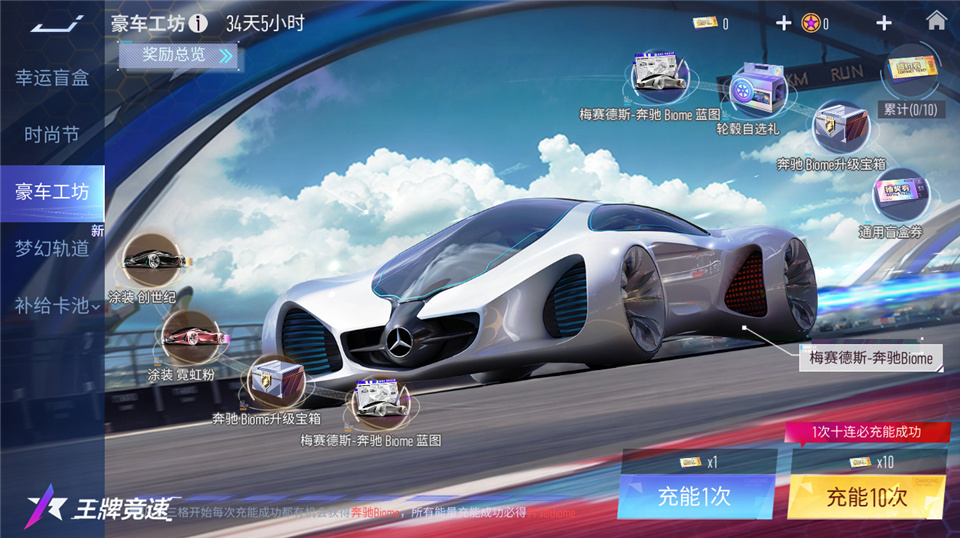
Task: Open the 豪车工坊 info icon
Action: point(198,23)
